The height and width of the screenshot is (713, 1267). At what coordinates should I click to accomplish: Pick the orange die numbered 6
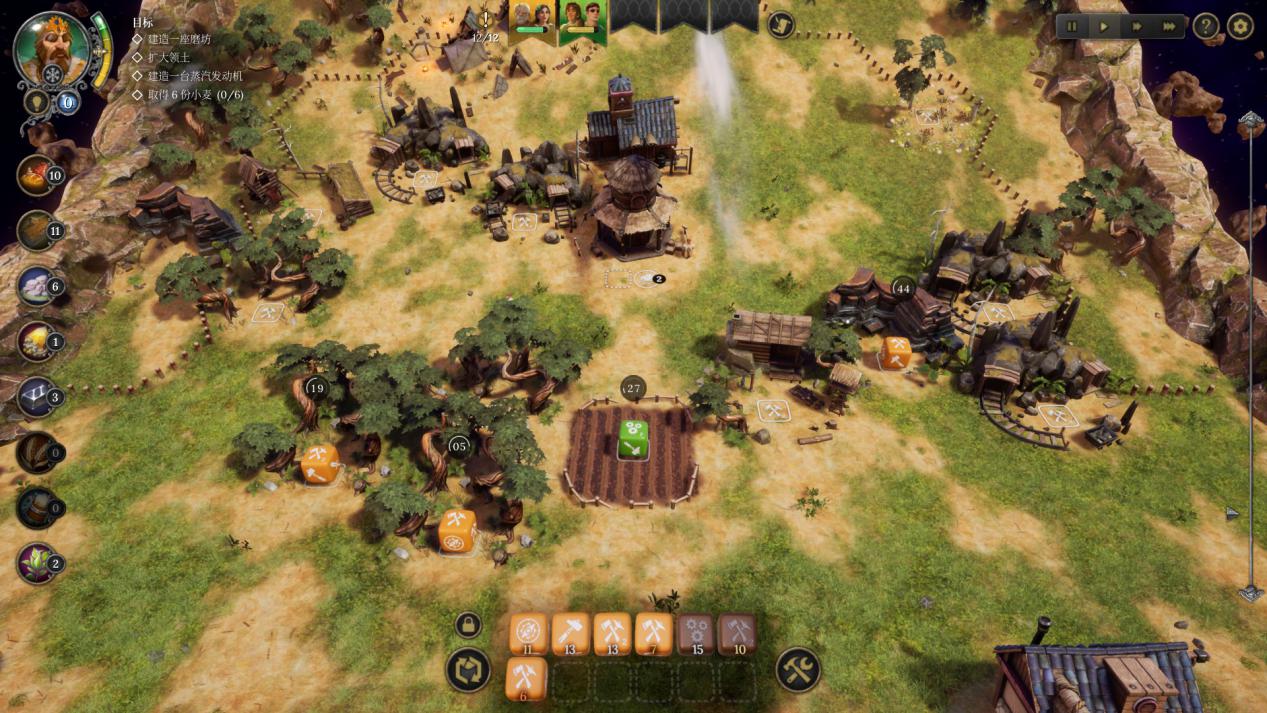pos(526,677)
